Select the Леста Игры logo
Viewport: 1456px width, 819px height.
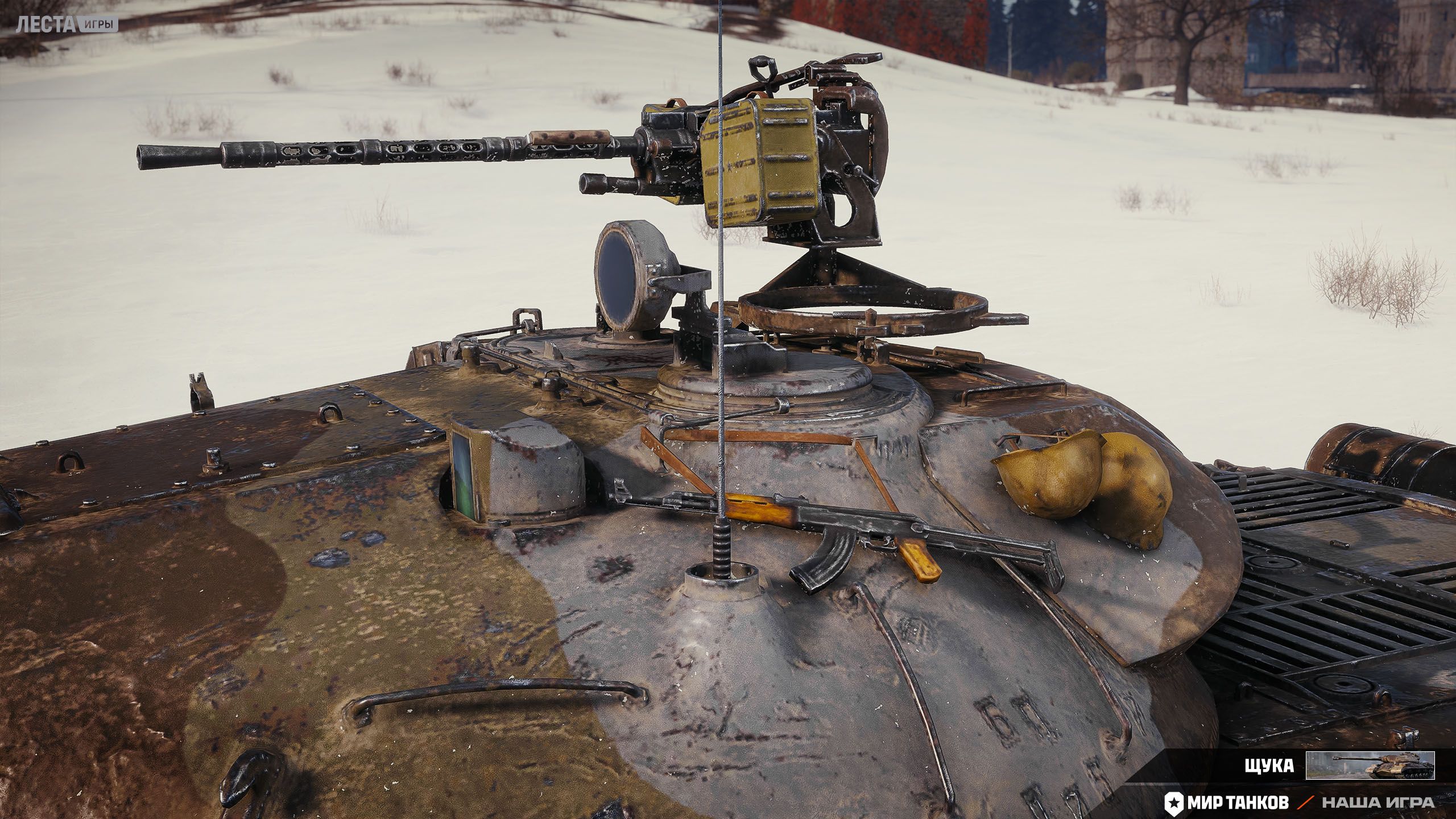tap(67, 24)
